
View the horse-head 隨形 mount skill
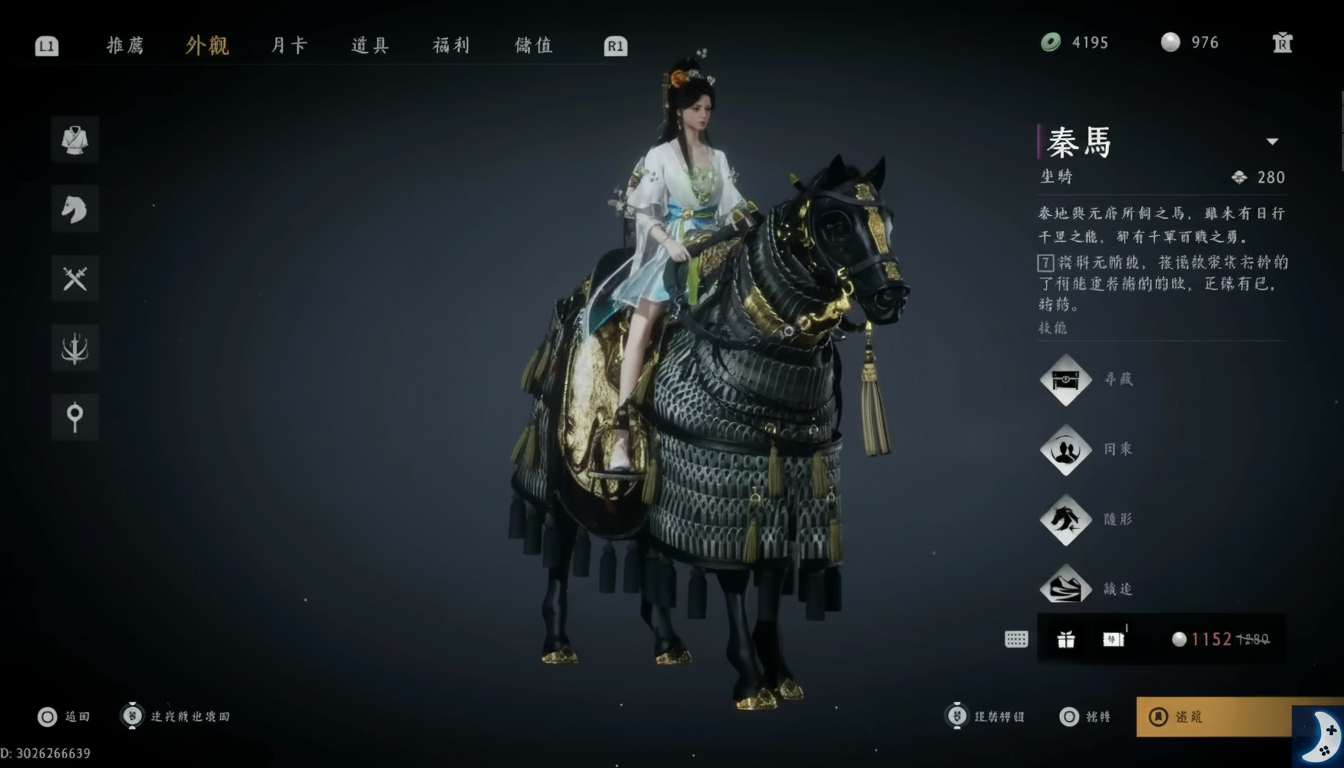[x=1065, y=520]
